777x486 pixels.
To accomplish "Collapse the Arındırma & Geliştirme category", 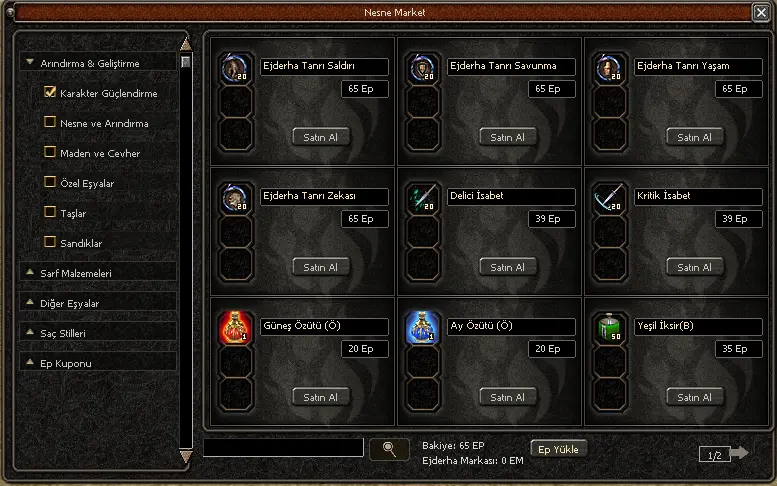I will (x=31, y=63).
